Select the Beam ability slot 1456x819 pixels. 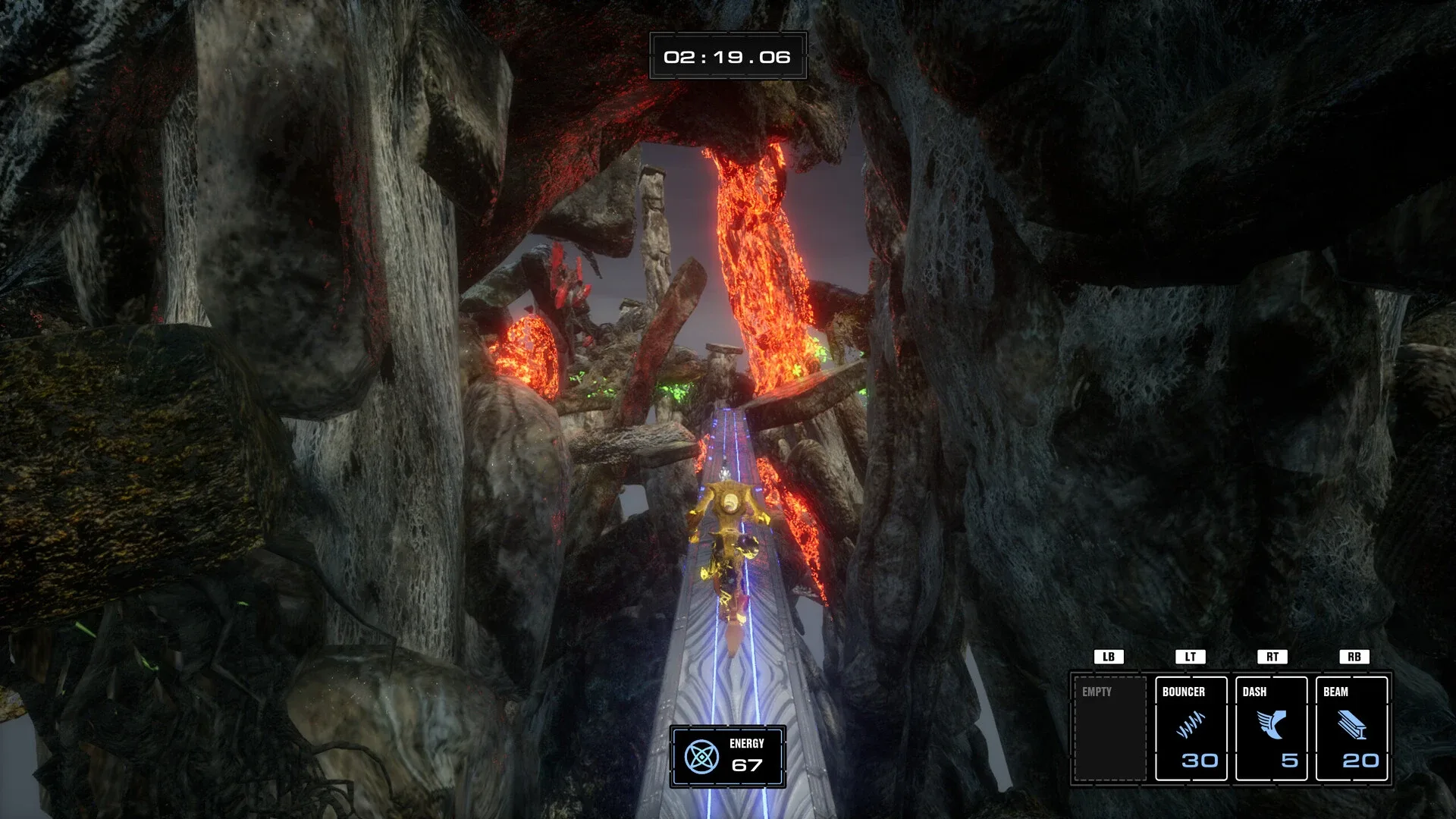(x=1351, y=728)
